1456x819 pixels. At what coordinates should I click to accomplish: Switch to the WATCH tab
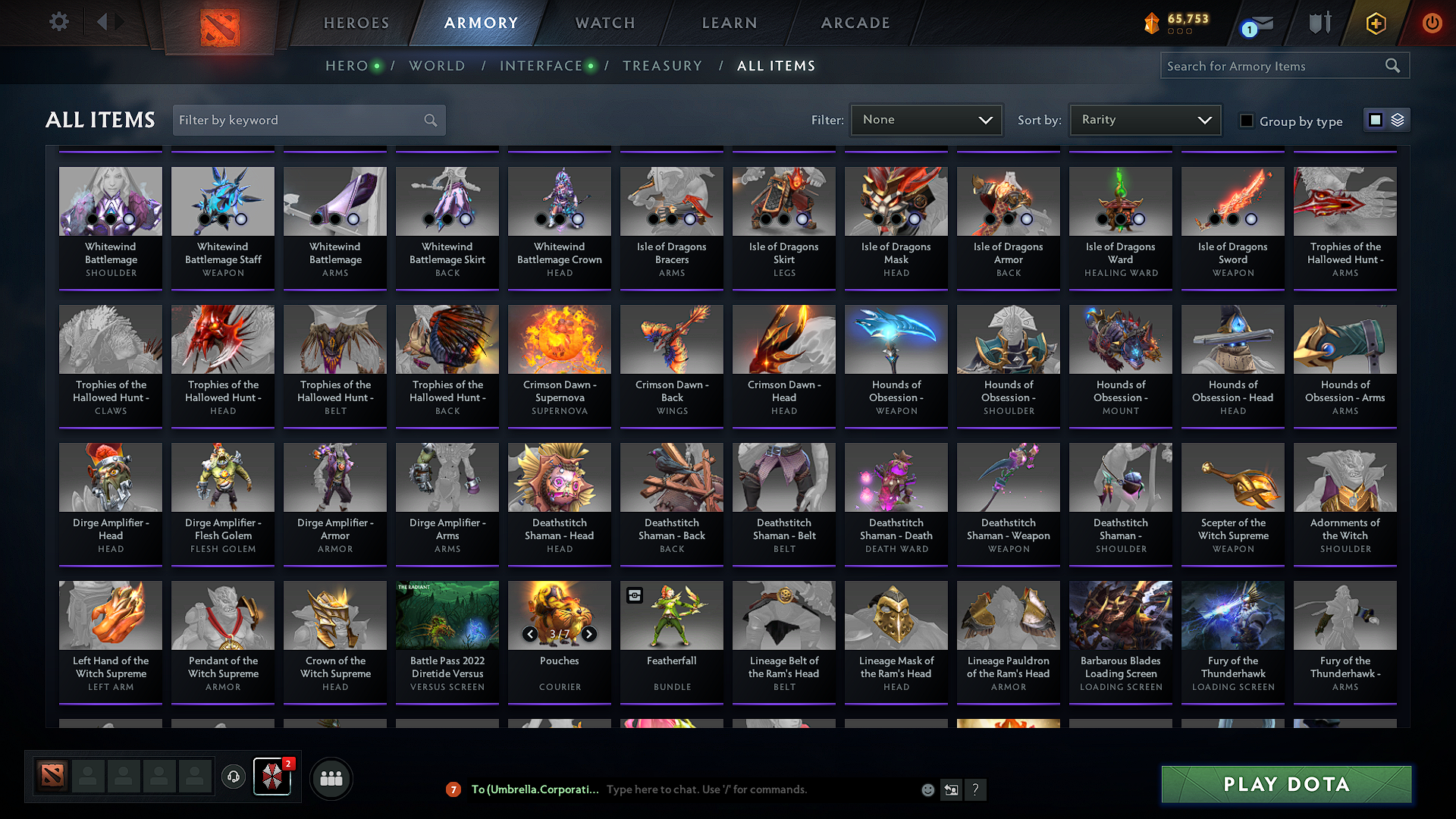point(603,23)
